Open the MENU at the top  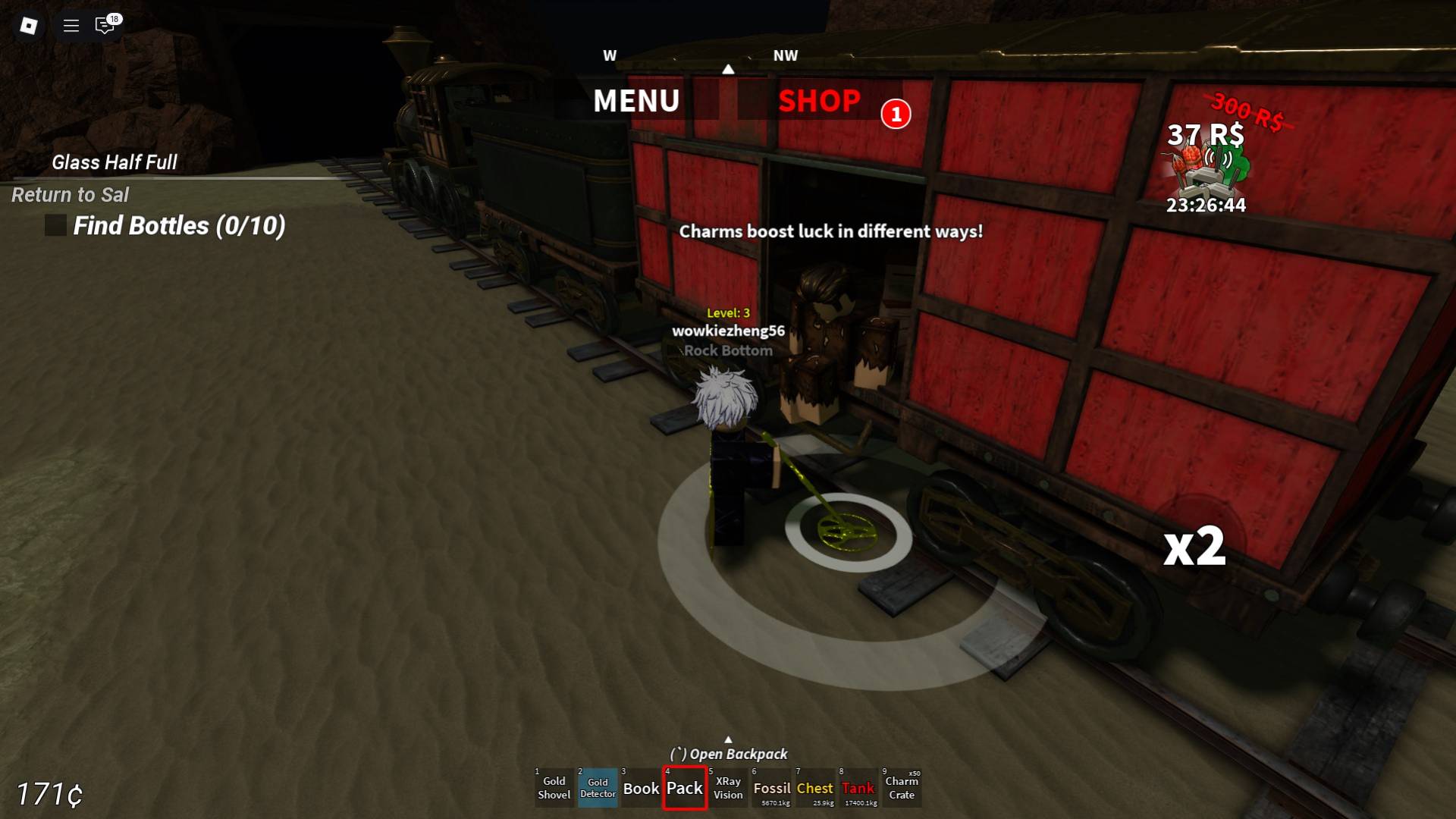636,101
